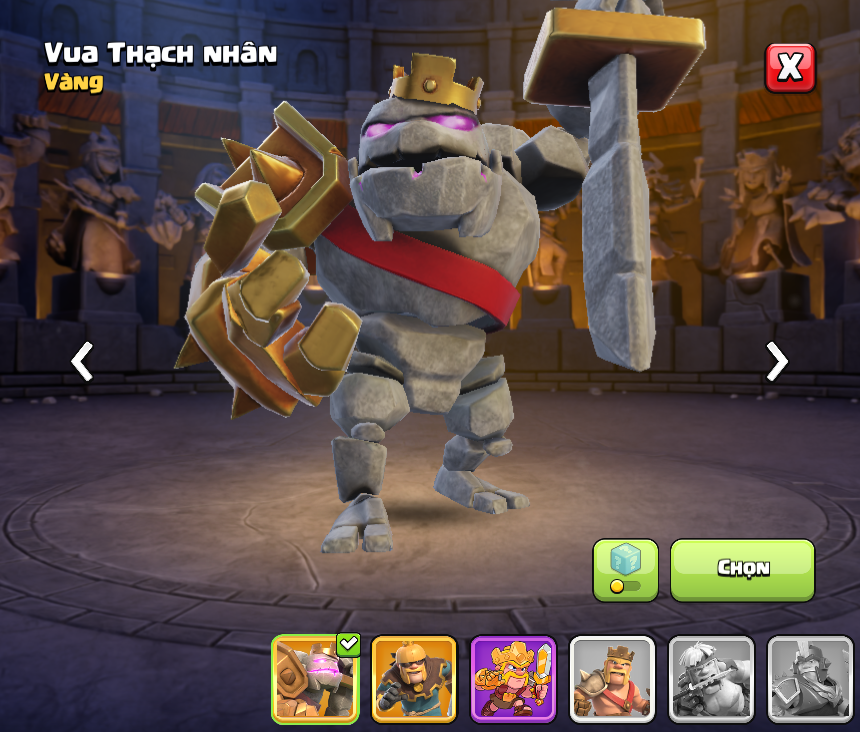The image size is (860, 732).
Task: Preview the greyed-out armored knight king skin
Action: 809,678
